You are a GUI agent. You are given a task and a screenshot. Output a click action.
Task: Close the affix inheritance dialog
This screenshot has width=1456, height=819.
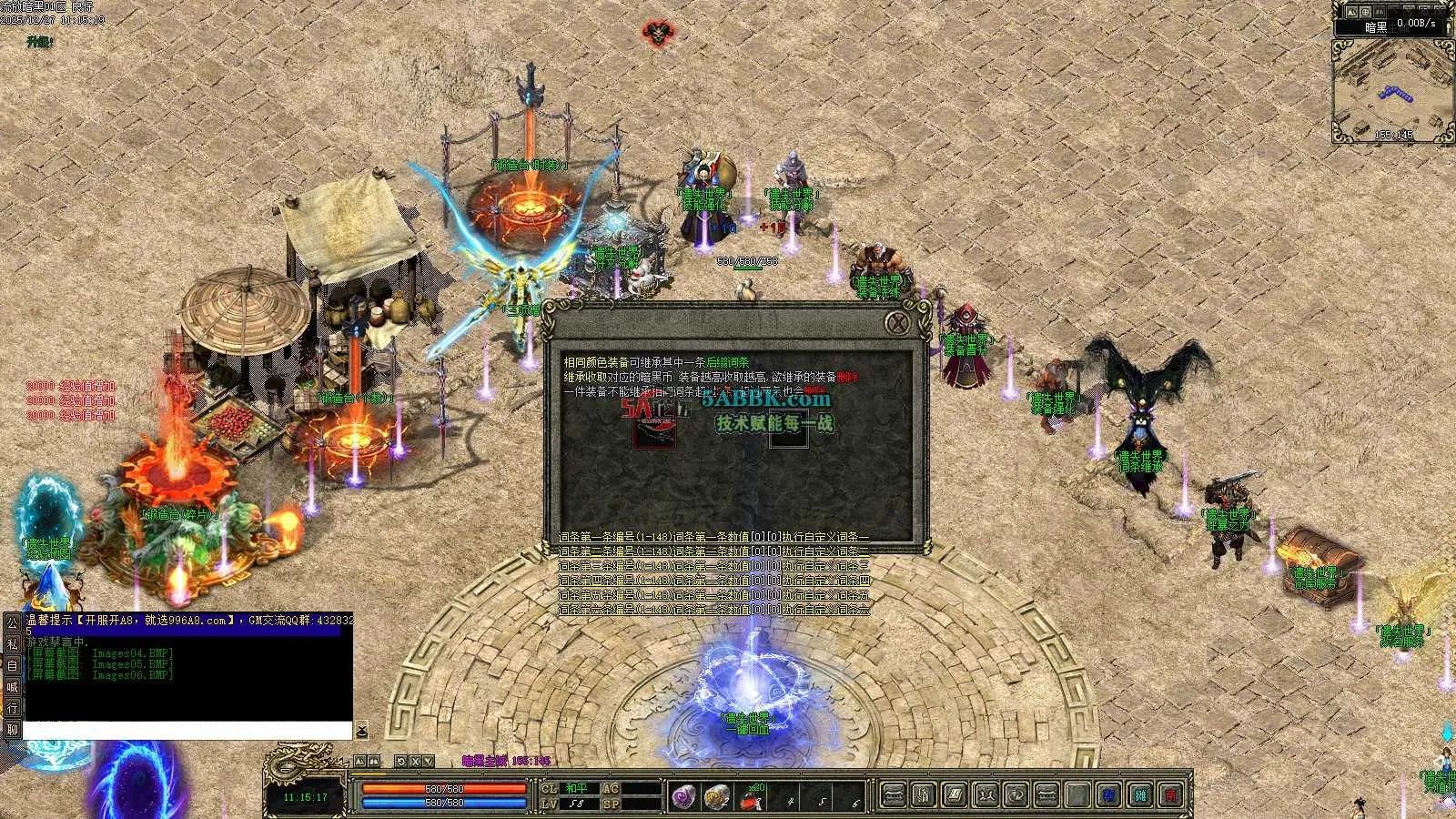click(898, 322)
